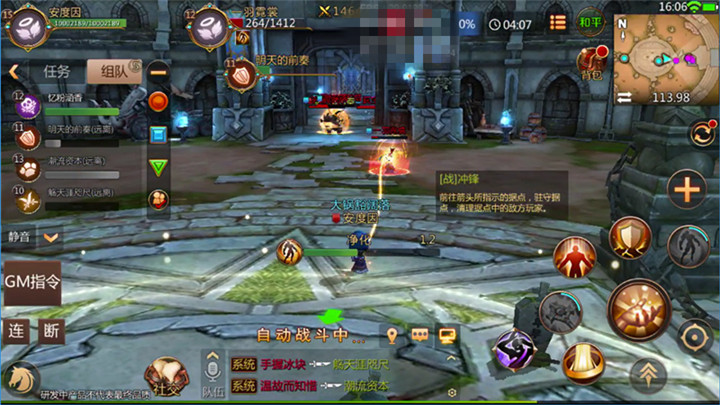The height and width of the screenshot is (405, 720).
Task: Click the 连 button
Action: (16, 331)
